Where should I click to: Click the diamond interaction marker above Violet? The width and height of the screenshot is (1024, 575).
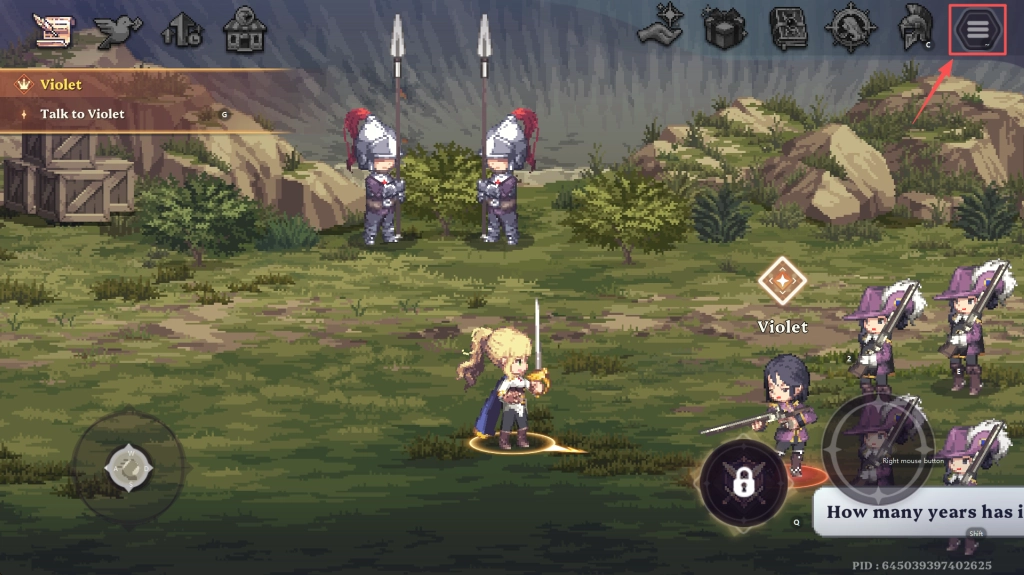[x=781, y=282]
